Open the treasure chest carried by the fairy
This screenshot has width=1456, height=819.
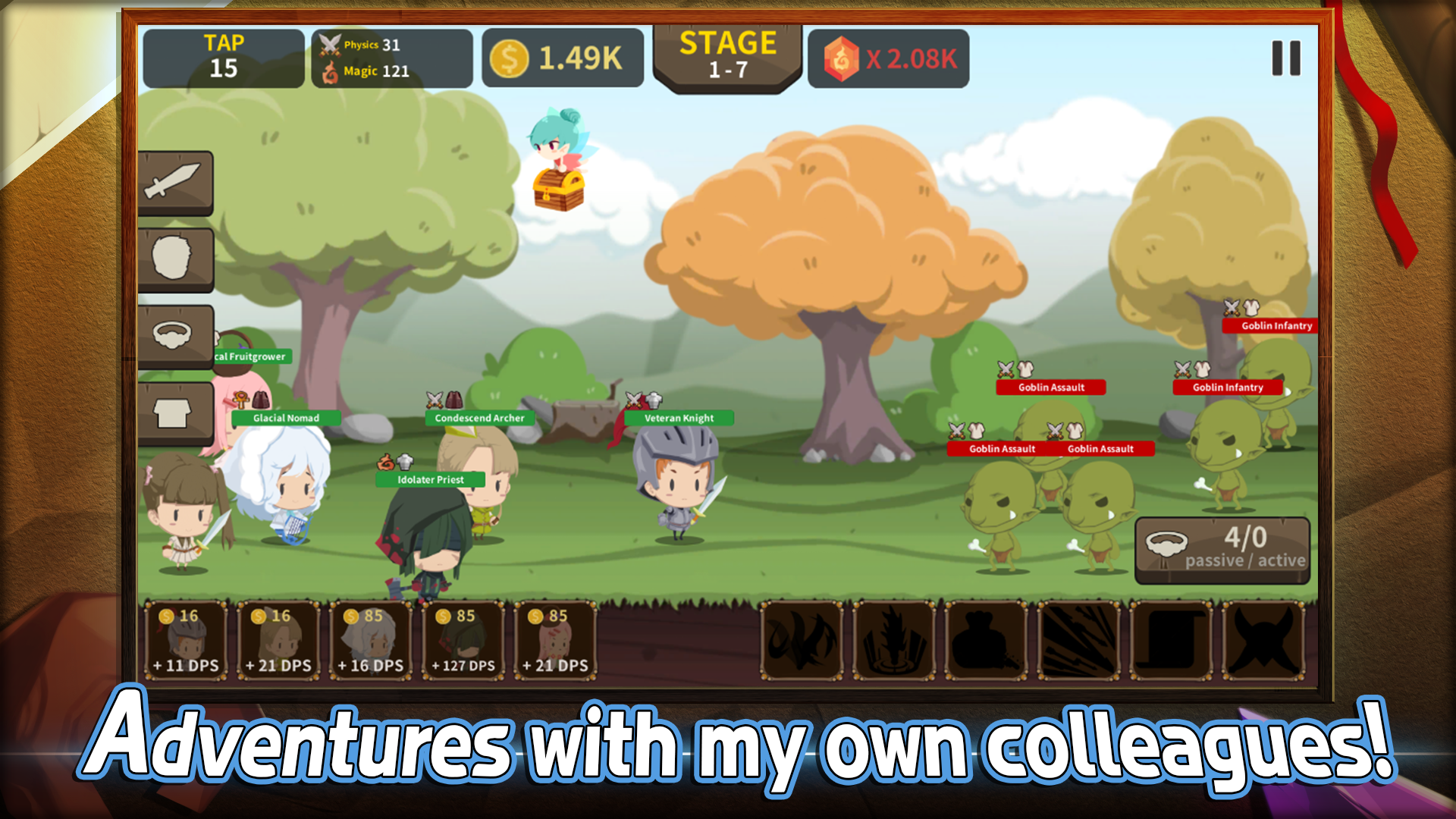pos(559,192)
